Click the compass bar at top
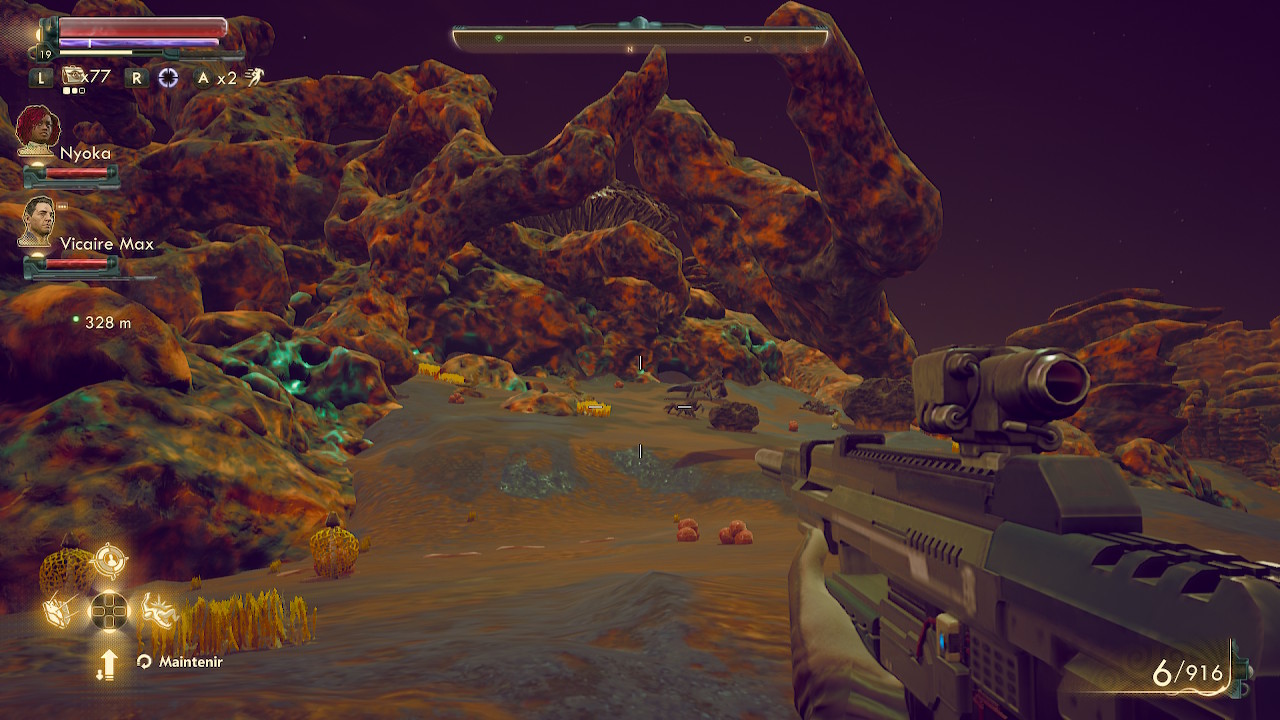Image resolution: width=1280 pixels, height=720 pixels. [640, 39]
